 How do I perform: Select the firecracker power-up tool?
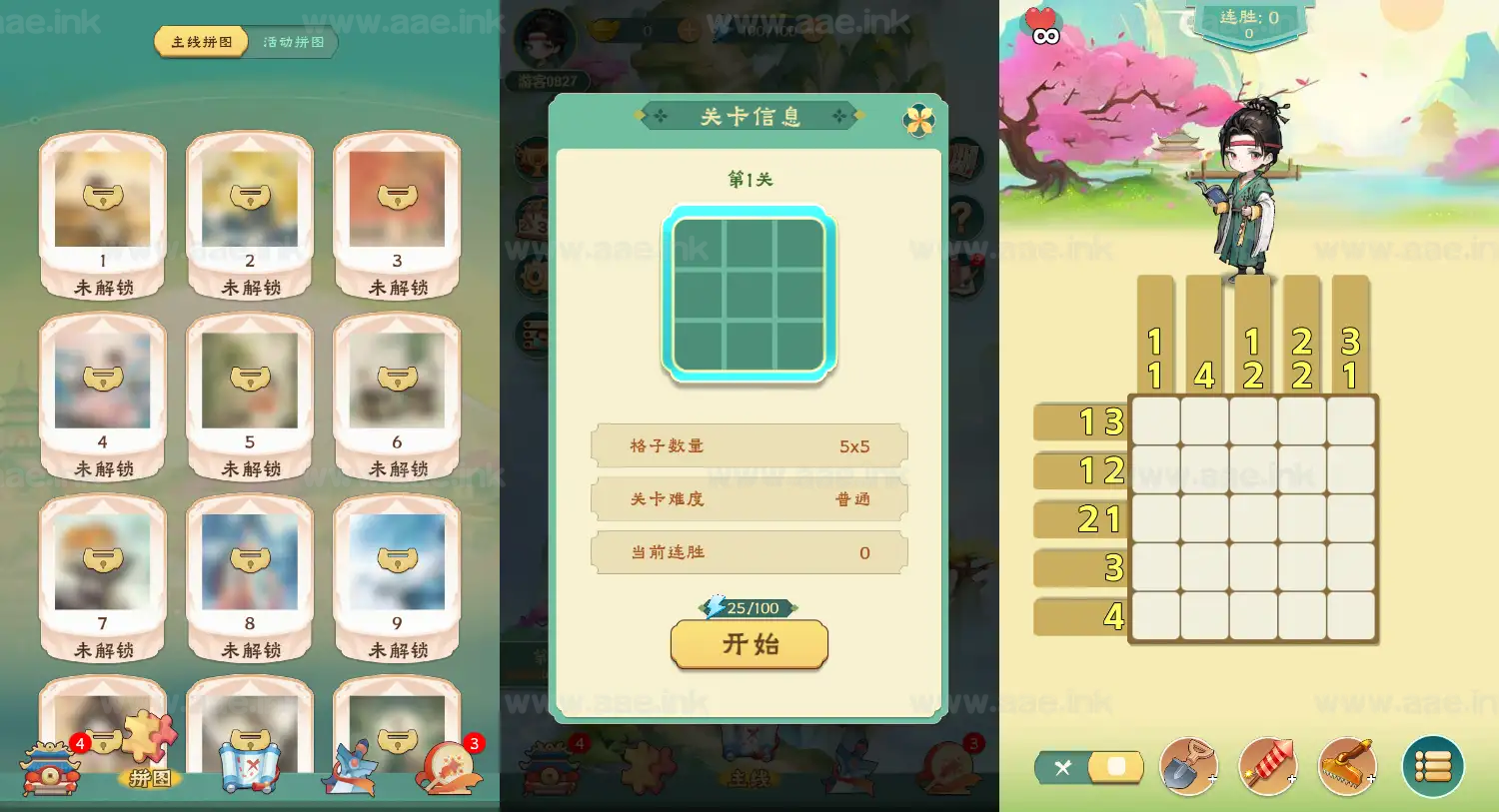[x=1267, y=767]
